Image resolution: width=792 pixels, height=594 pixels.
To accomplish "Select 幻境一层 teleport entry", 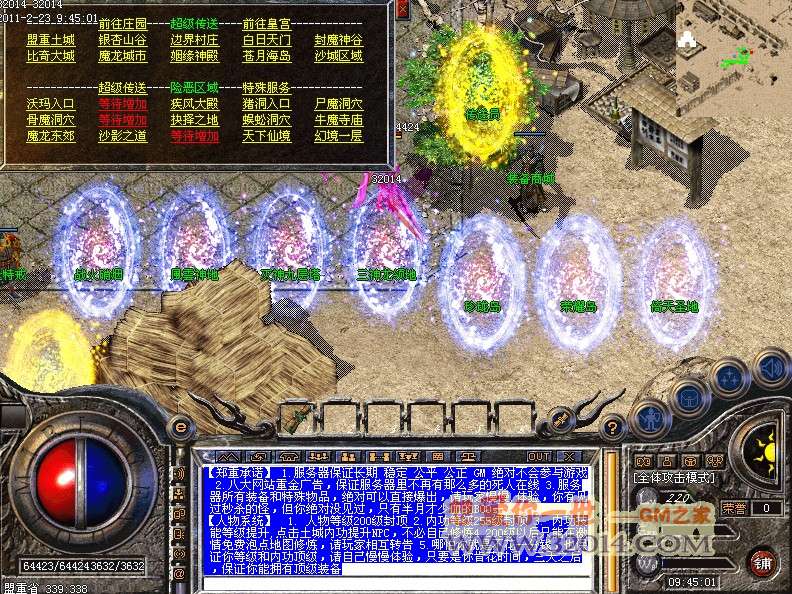I will point(338,137).
